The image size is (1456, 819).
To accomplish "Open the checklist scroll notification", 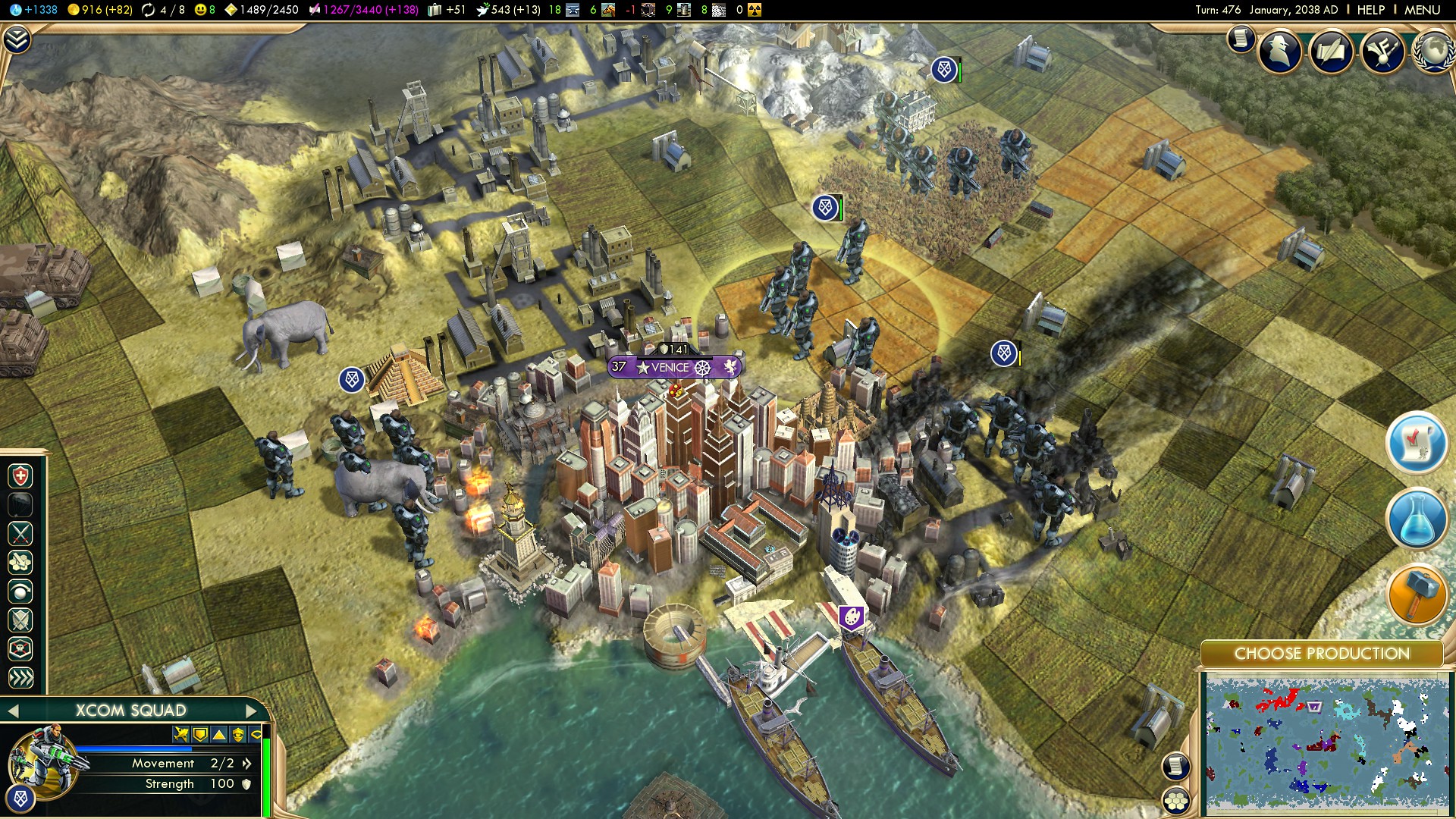I will (x=1417, y=444).
